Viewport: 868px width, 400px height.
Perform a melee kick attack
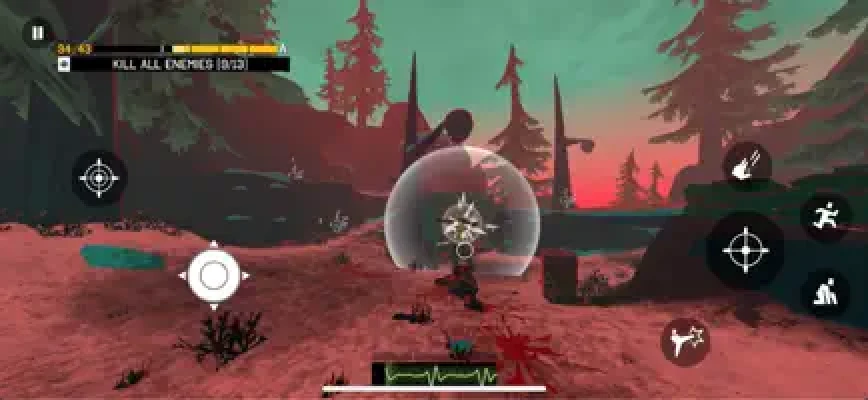point(685,341)
